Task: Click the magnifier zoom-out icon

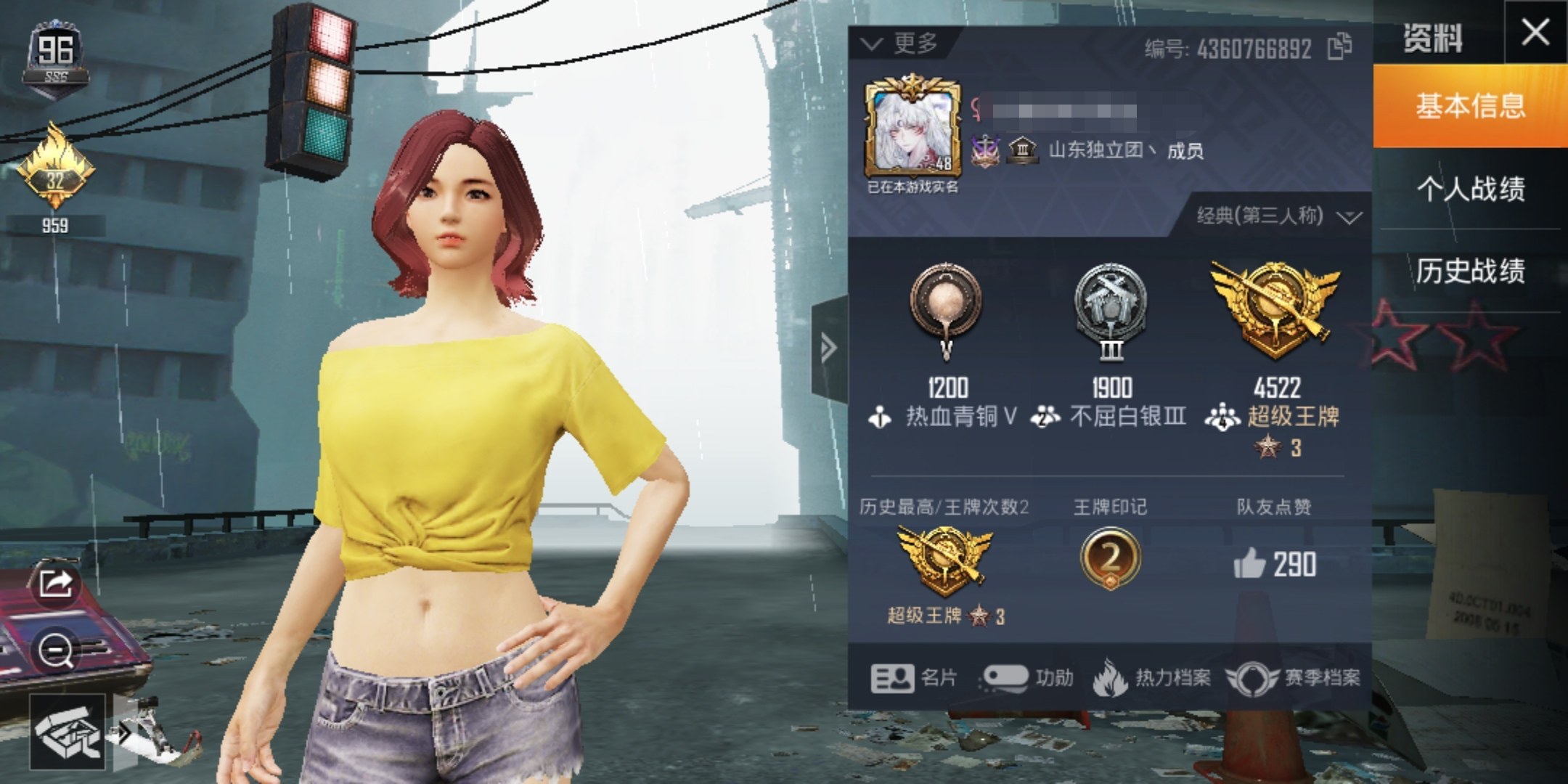Action: pos(56,651)
